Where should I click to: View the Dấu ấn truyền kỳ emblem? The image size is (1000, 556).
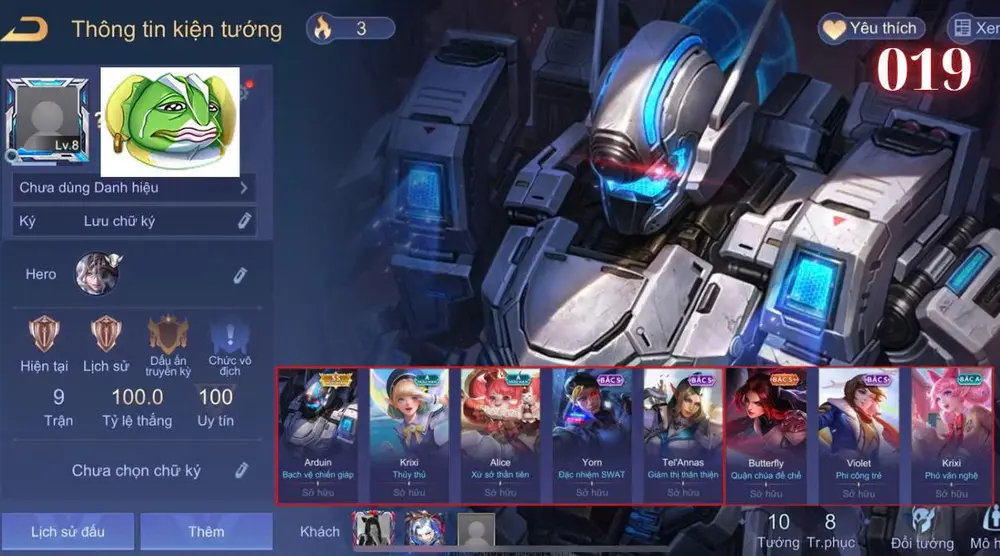[x=168, y=335]
